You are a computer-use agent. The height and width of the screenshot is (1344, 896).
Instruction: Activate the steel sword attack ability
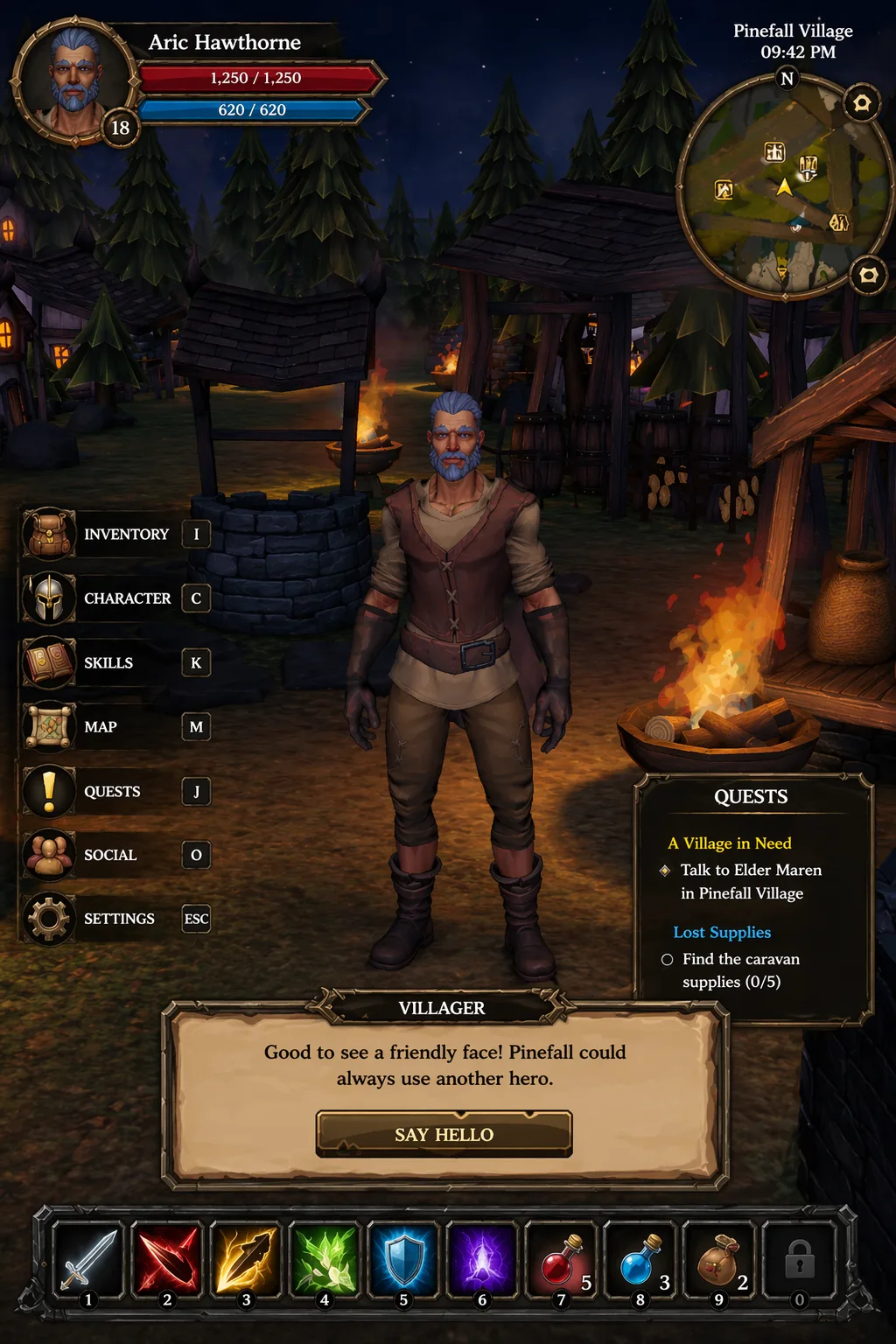[88, 1260]
